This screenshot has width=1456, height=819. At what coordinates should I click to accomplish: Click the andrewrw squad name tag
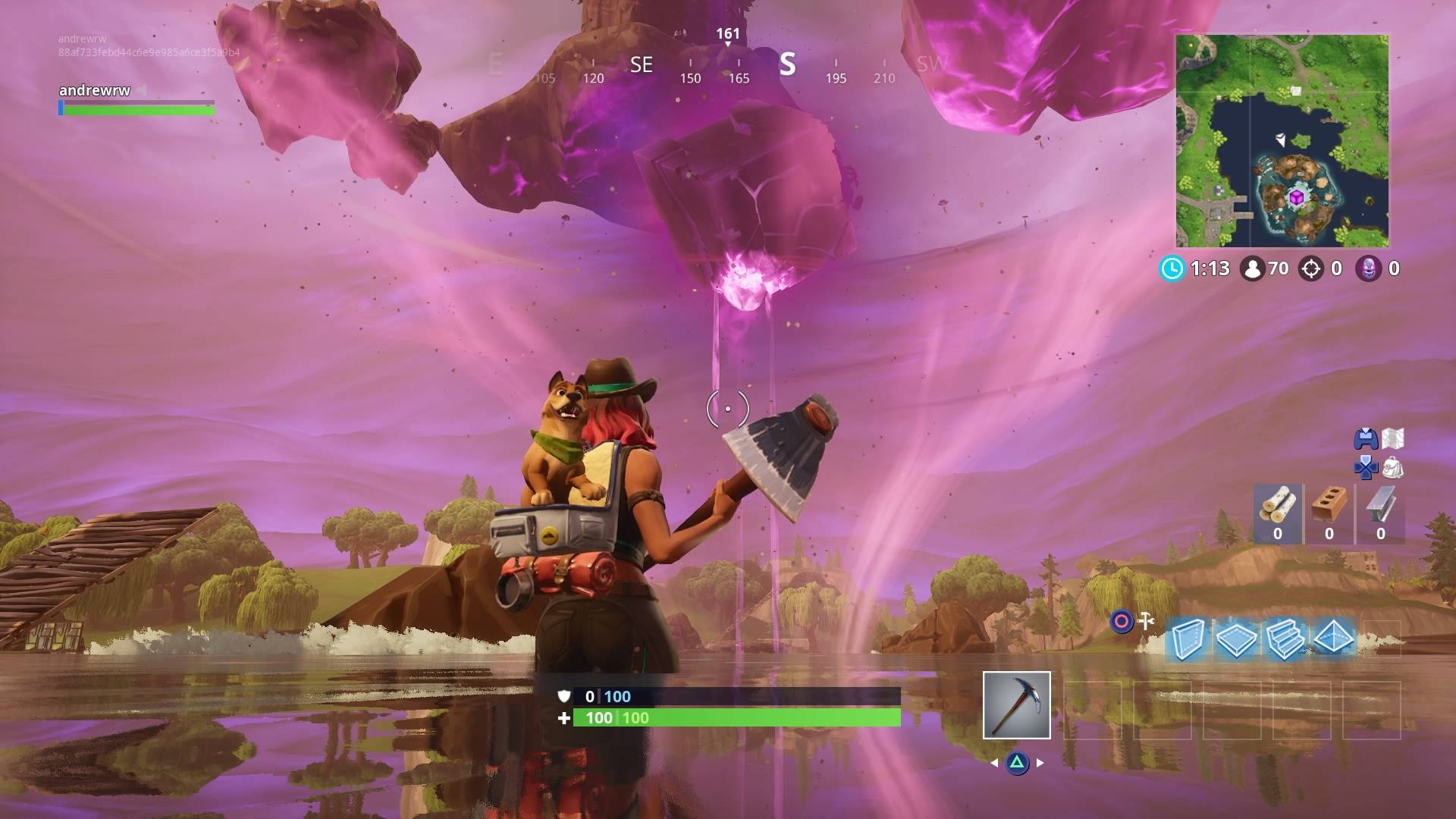(95, 90)
